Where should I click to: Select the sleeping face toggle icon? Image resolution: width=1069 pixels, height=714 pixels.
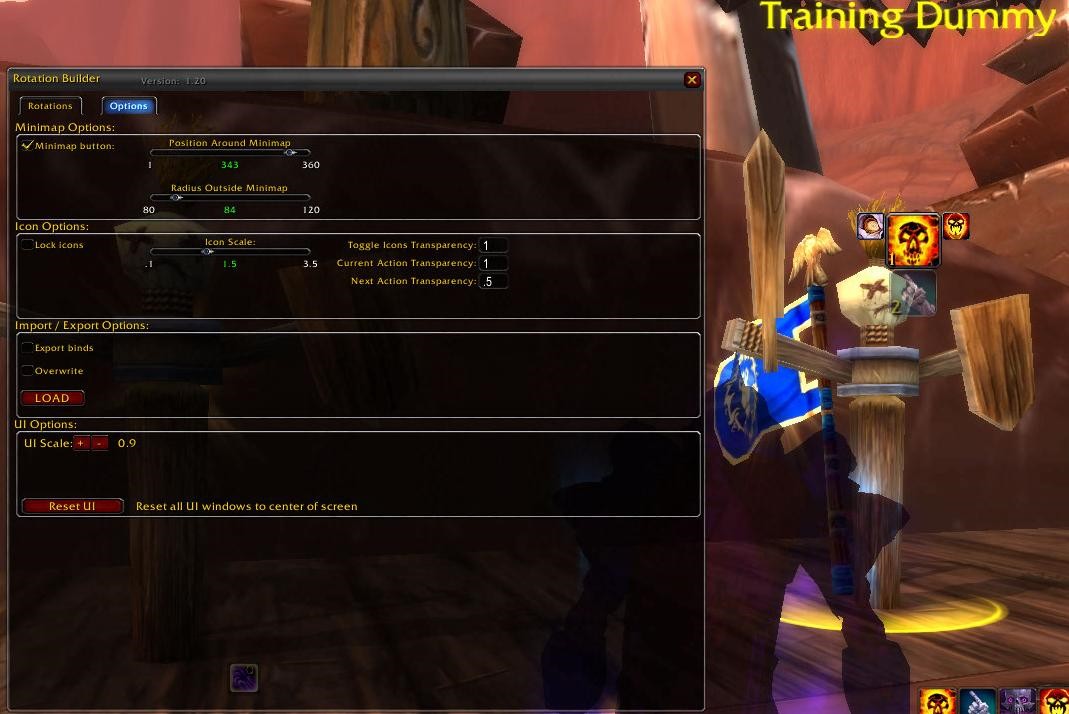tap(870, 227)
